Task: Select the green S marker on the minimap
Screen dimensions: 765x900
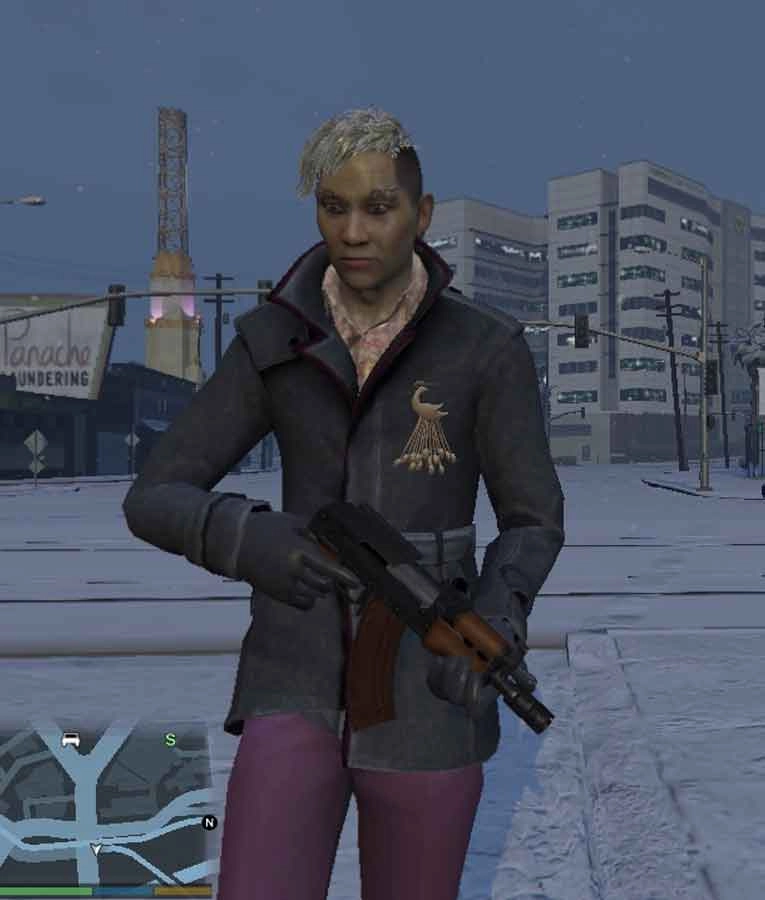Action: 170,740
